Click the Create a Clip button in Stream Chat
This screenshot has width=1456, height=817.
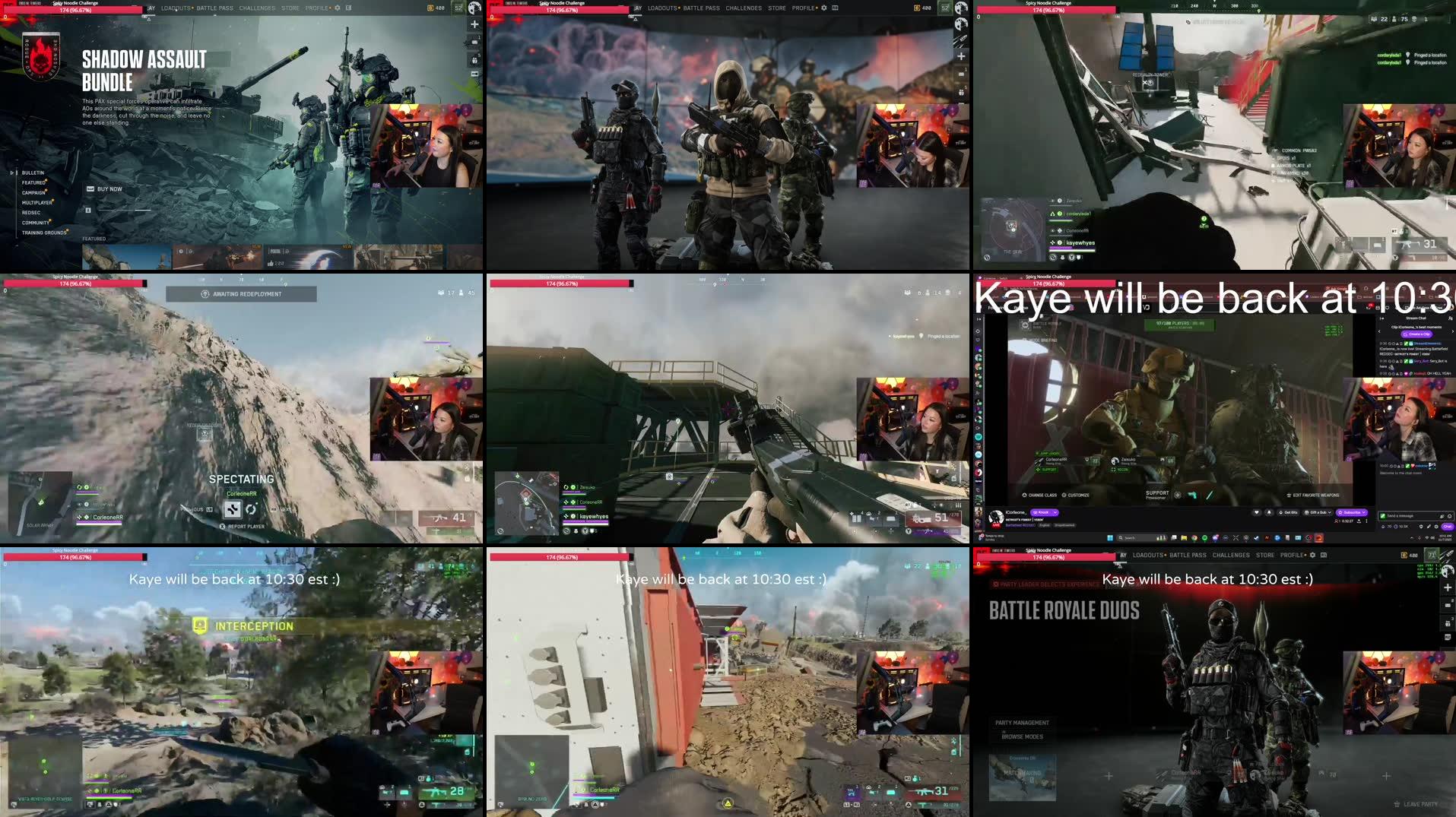pos(1416,334)
